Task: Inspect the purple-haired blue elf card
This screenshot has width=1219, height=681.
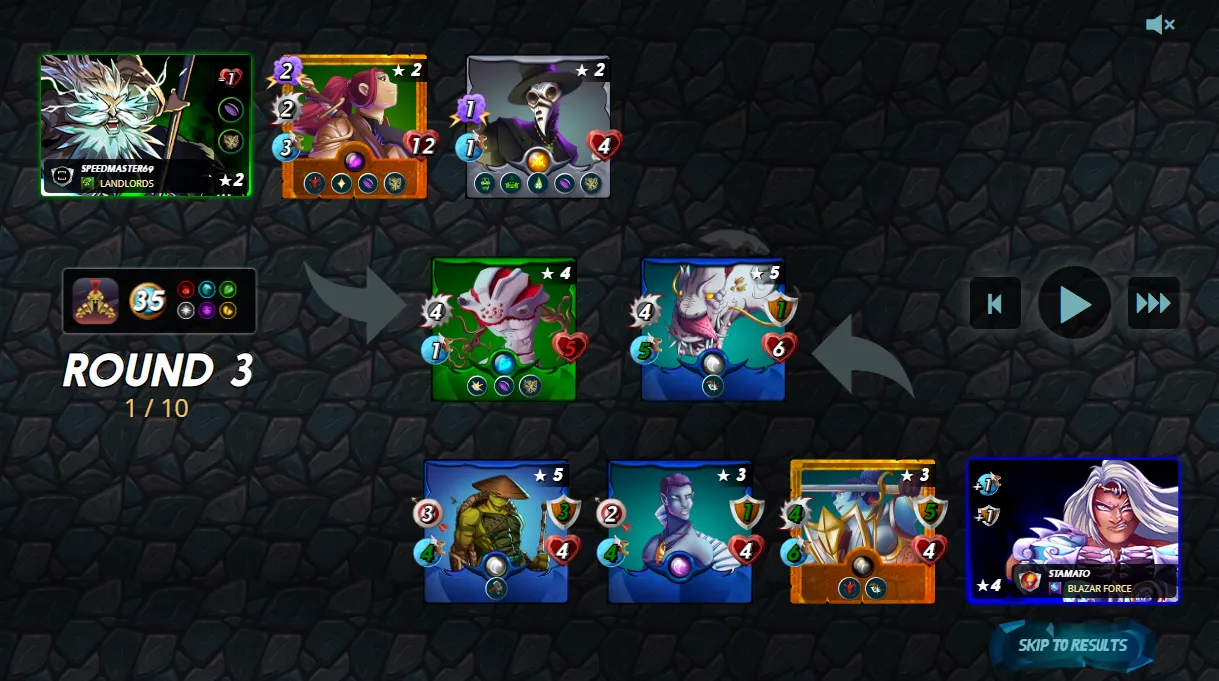Action: [x=680, y=531]
